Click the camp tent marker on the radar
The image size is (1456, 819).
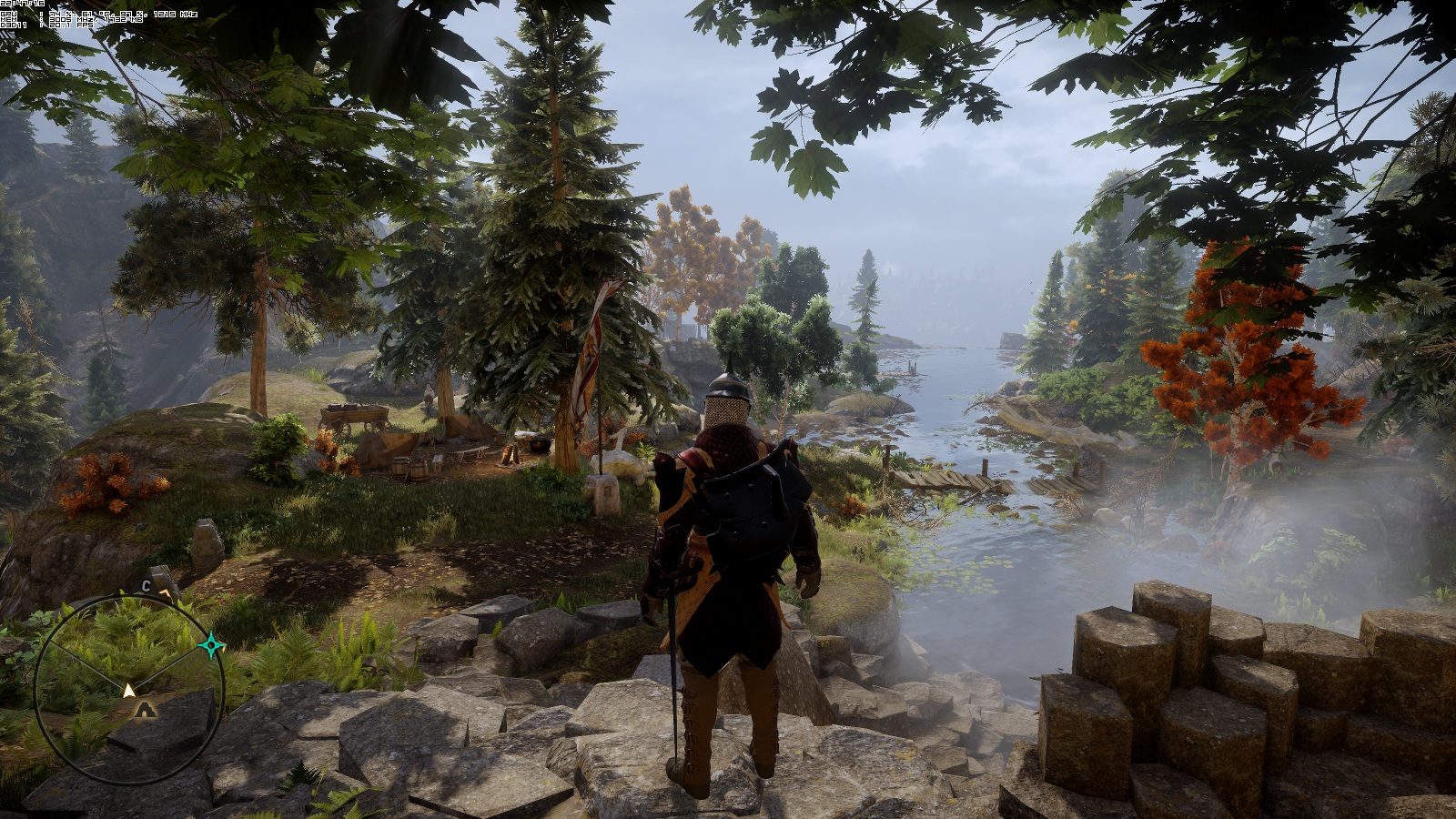pos(147,709)
